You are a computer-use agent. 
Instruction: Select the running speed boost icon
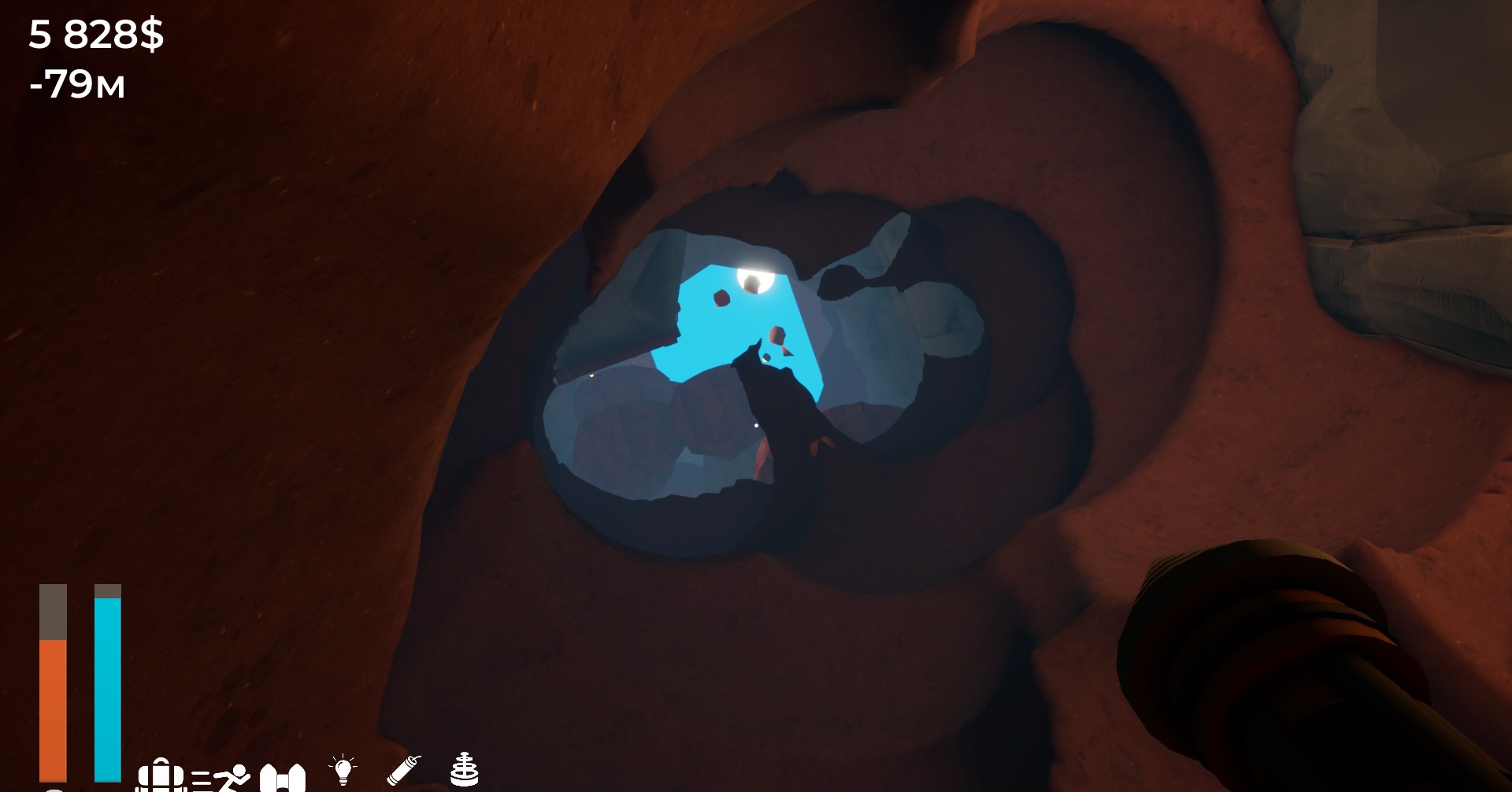[x=224, y=775]
